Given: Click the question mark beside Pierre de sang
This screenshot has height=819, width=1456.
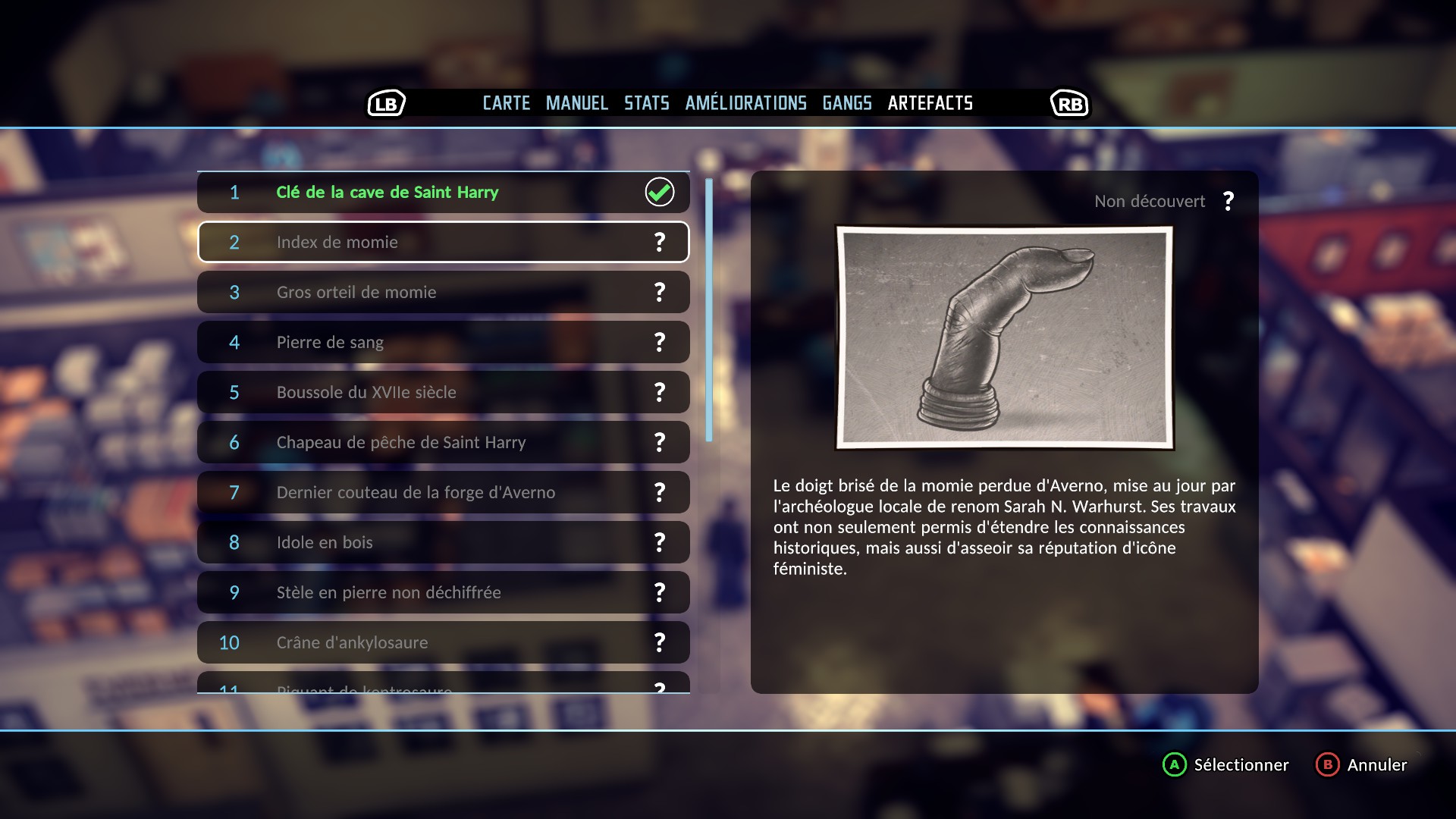Looking at the screenshot, I should (659, 342).
